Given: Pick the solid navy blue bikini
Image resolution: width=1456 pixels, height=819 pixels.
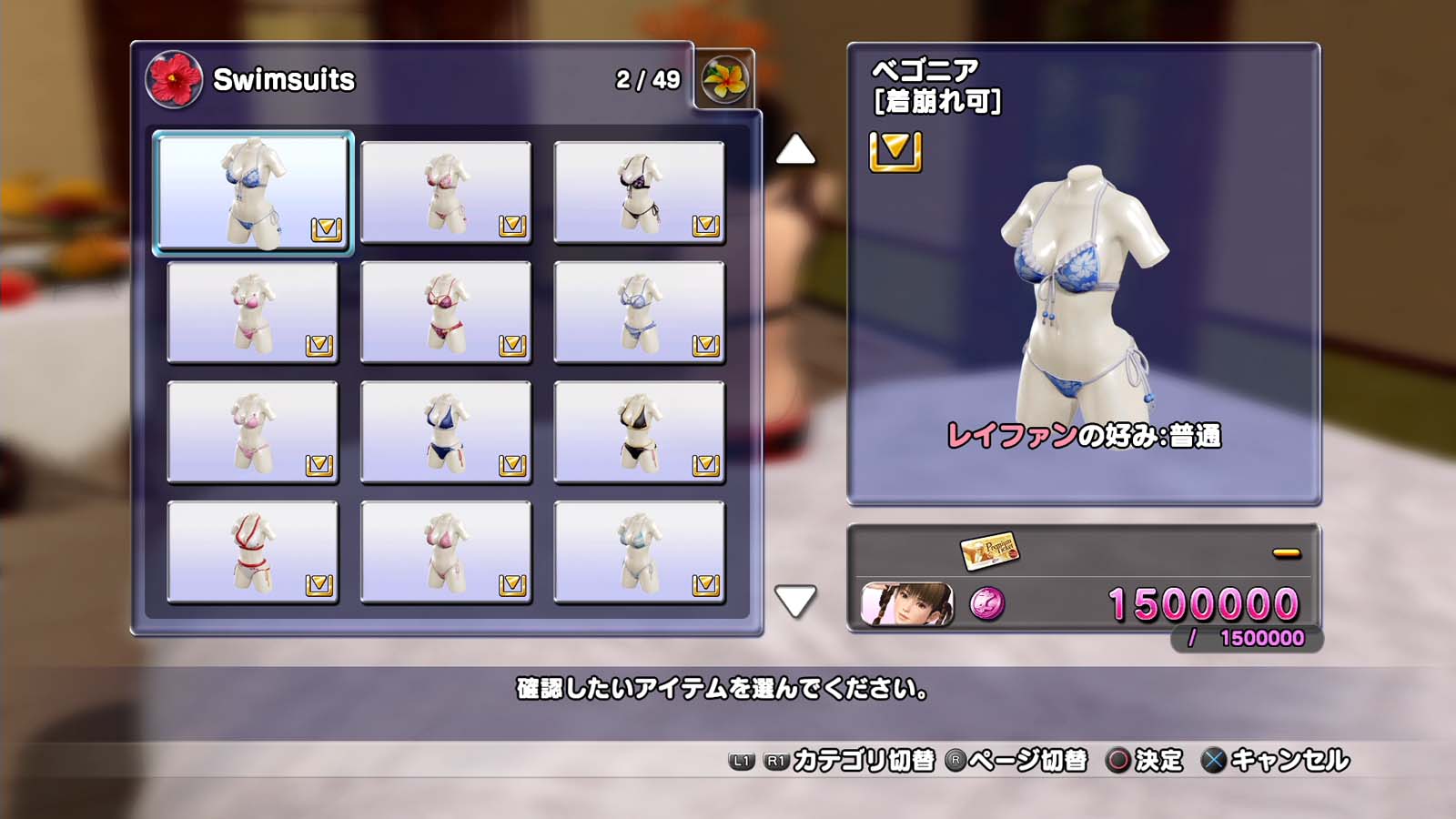Looking at the screenshot, I should coord(446,431).
